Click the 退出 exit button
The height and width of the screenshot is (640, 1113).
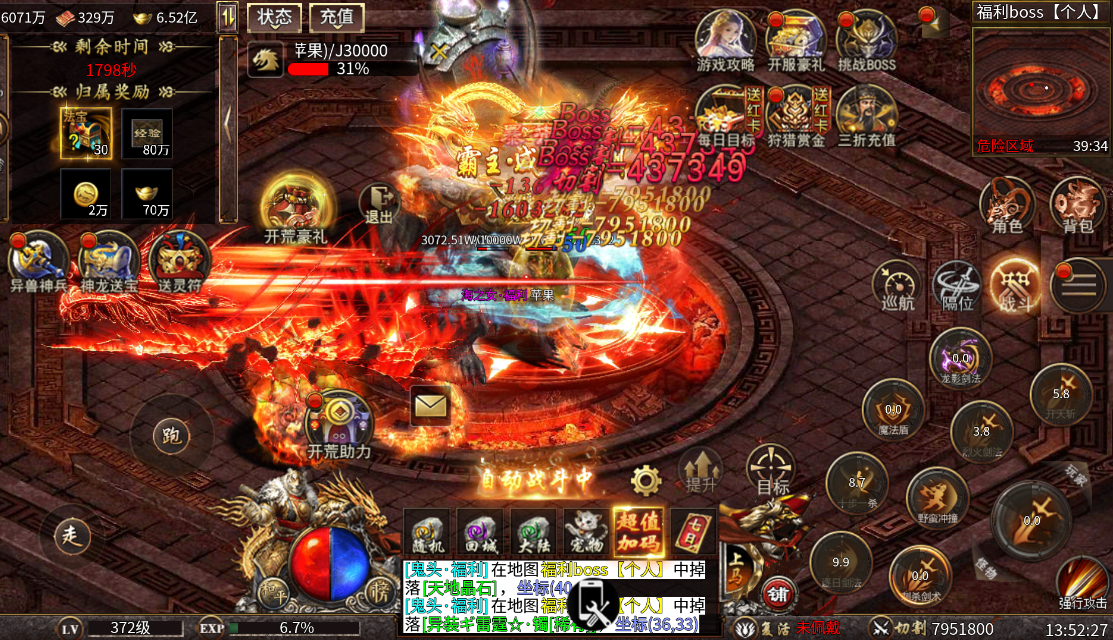pos(379,204)
